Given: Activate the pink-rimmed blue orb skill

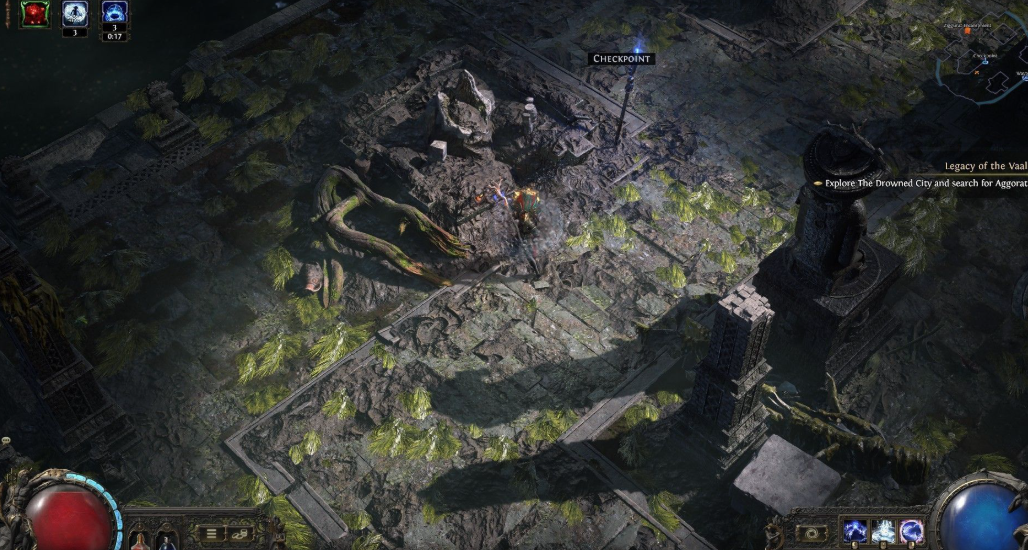Looking at the screenshot, I should click(911, 531).
